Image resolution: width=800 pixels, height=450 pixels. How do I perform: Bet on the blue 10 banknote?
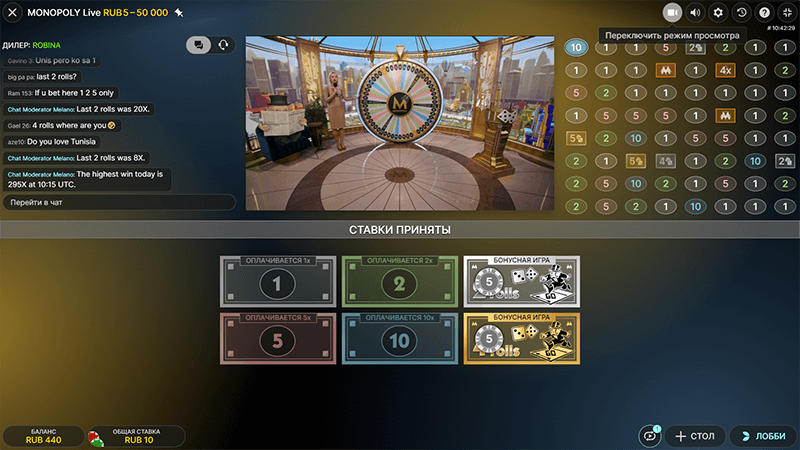click(399, 339)
